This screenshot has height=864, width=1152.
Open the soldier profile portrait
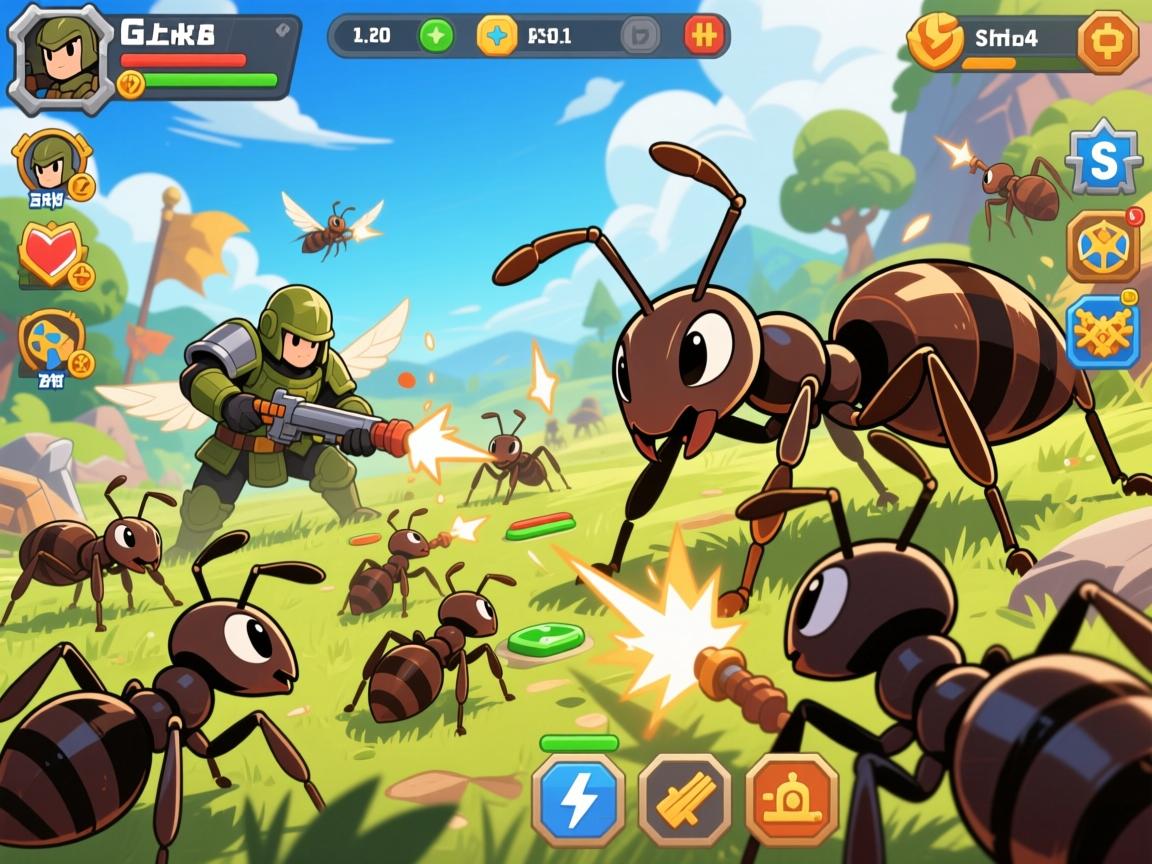60,57
